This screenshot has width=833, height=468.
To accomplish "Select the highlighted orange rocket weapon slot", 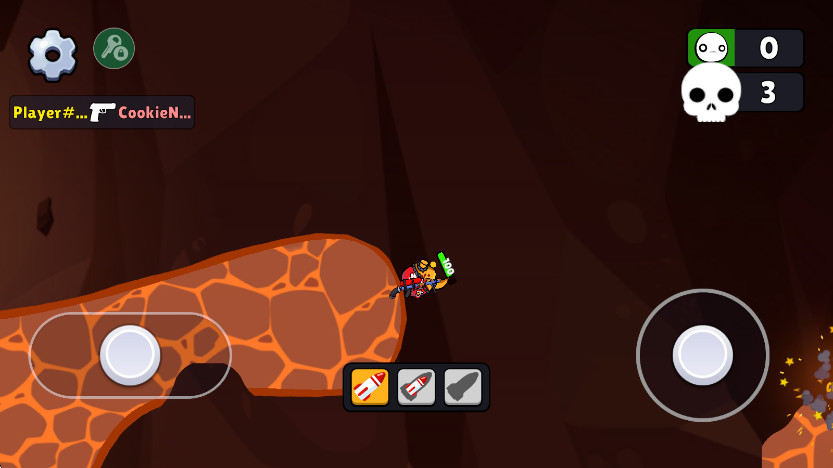I will point(370,387).
